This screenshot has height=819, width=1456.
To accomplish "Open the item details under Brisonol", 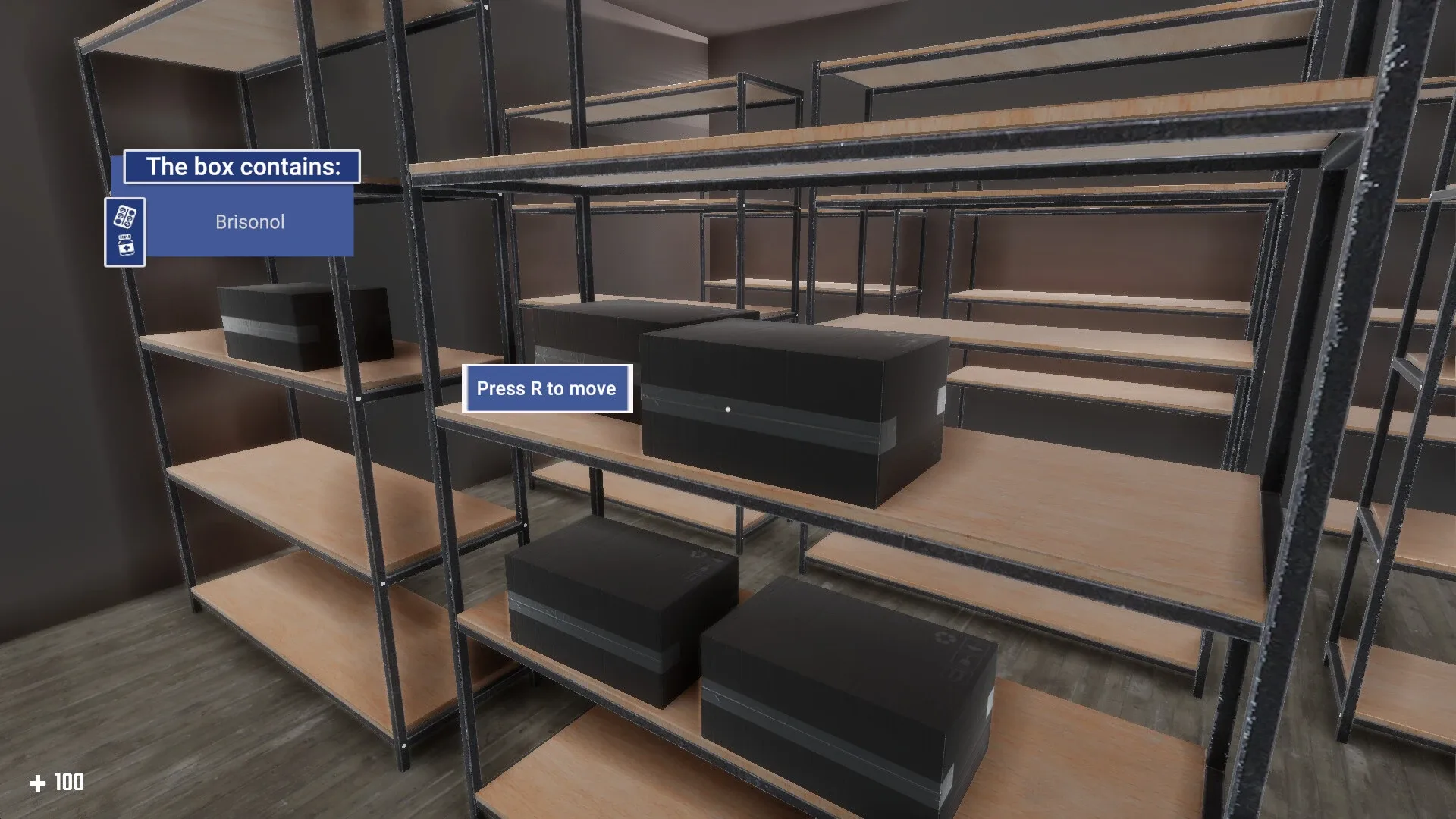I will pos(249,221).
